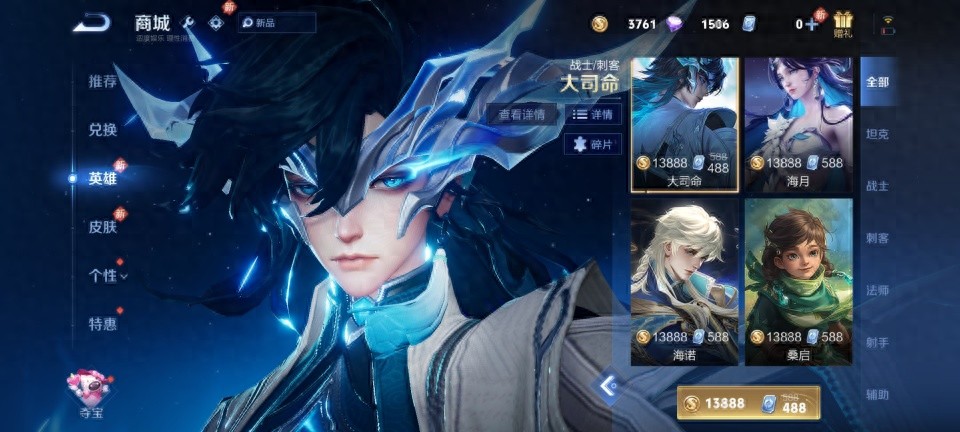Switch to the 刺客 assassin tab
This screenshot has height=432, width=960.
coord(876,238)
